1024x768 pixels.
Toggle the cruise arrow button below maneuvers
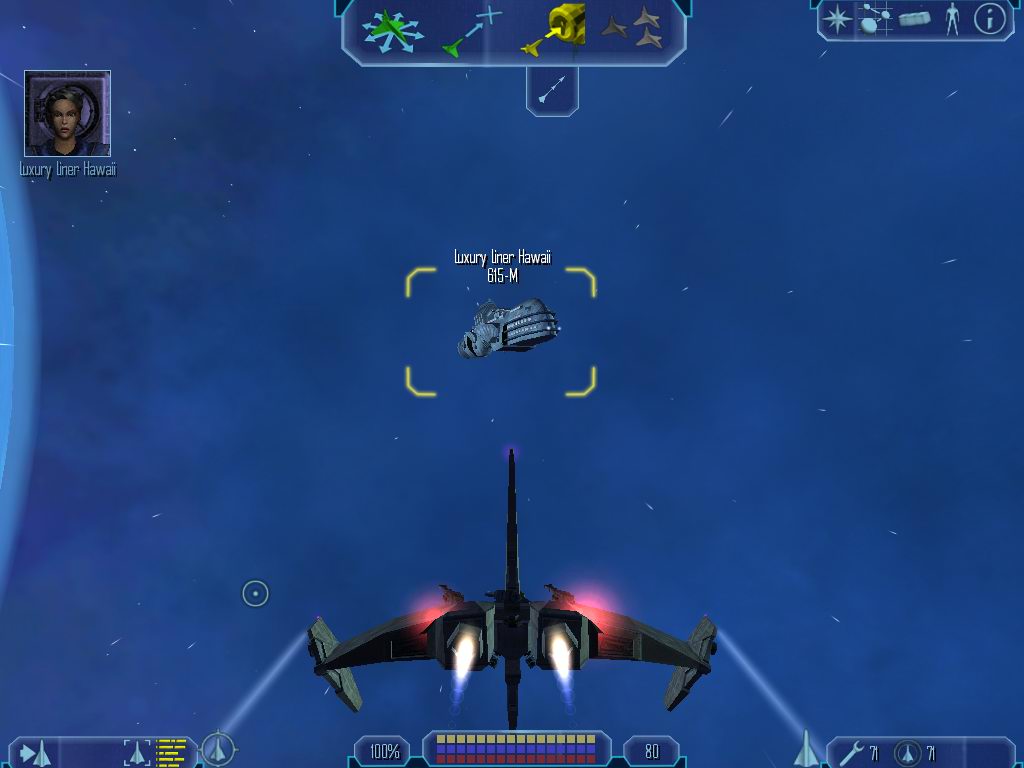click(x=552, y=91)
